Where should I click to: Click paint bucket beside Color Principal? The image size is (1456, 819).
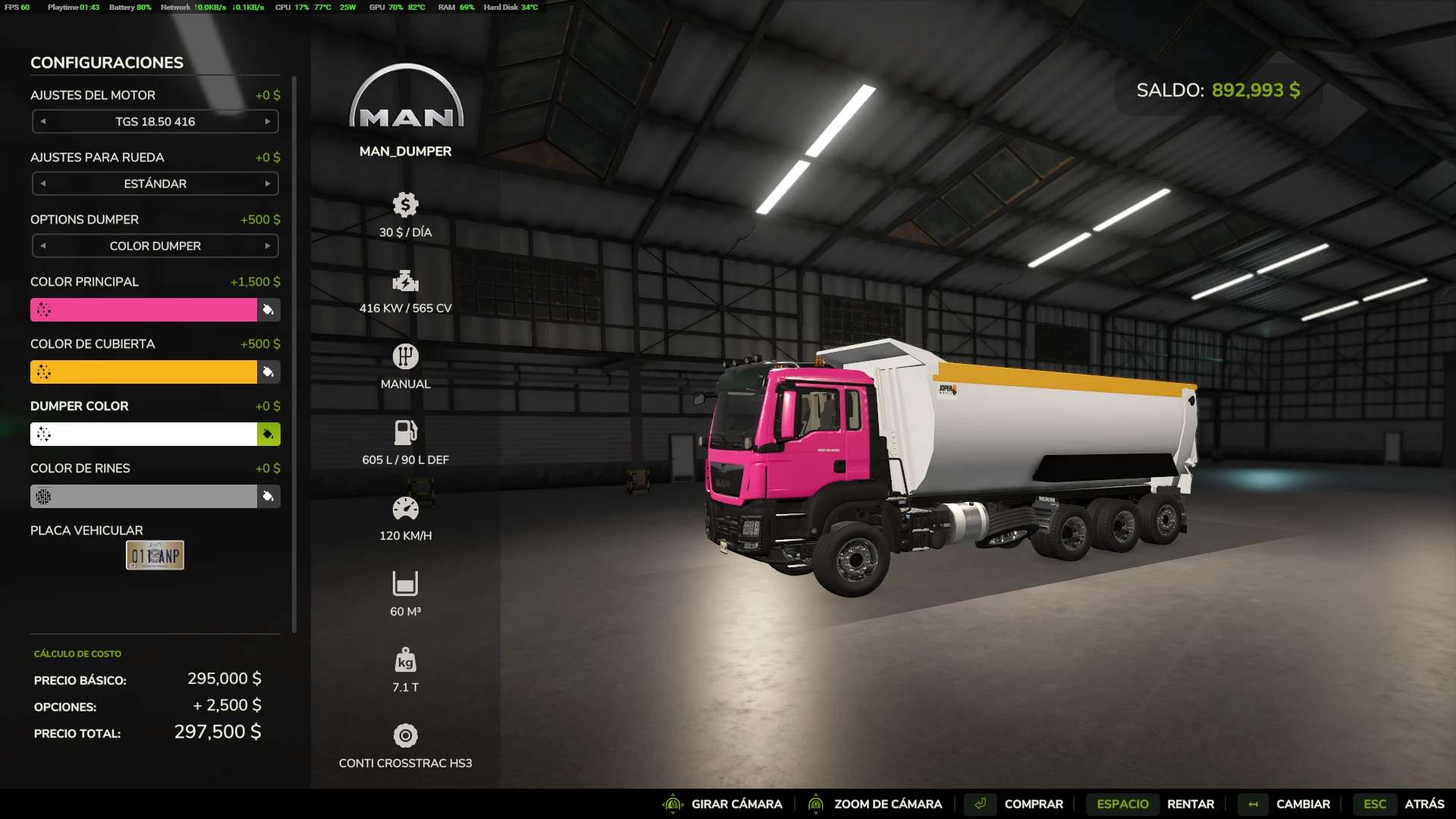coord(268,309)
